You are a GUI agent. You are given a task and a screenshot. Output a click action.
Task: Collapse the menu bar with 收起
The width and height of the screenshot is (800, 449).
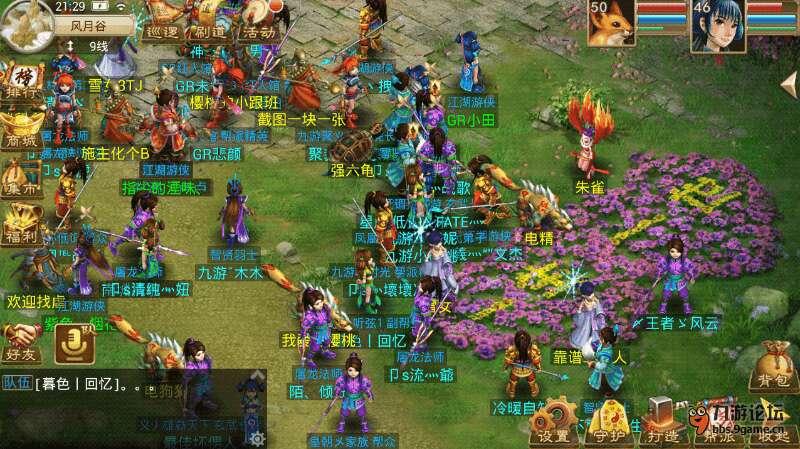(x=772, y=422)
